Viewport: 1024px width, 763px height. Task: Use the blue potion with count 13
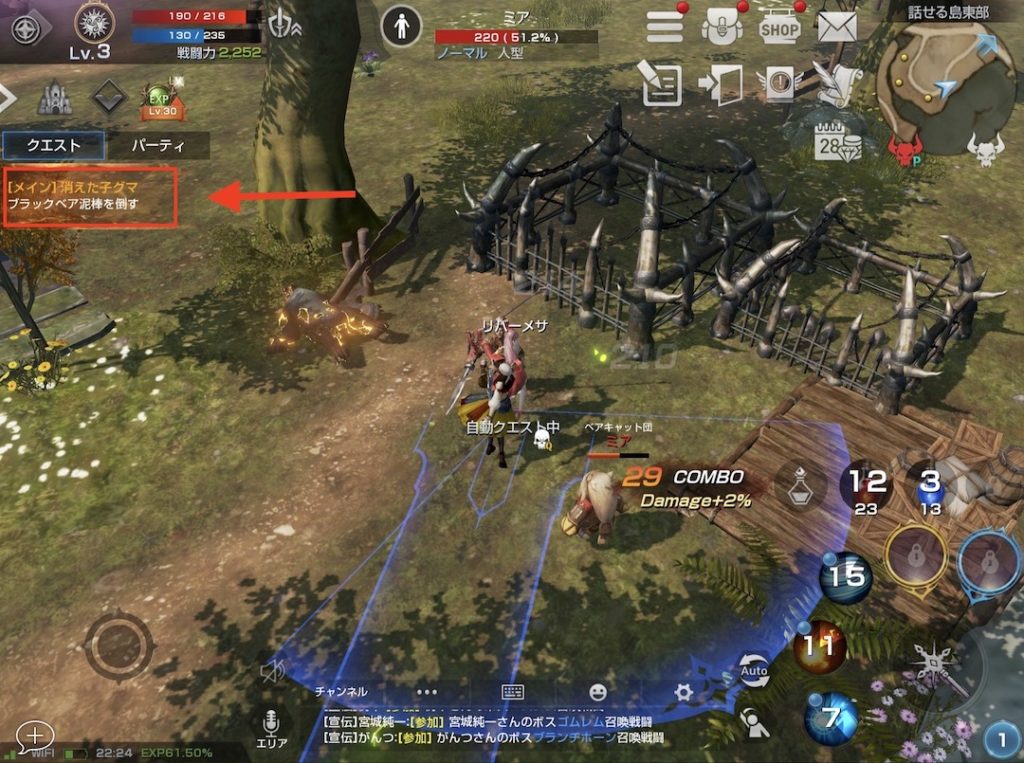click(930, 488)
